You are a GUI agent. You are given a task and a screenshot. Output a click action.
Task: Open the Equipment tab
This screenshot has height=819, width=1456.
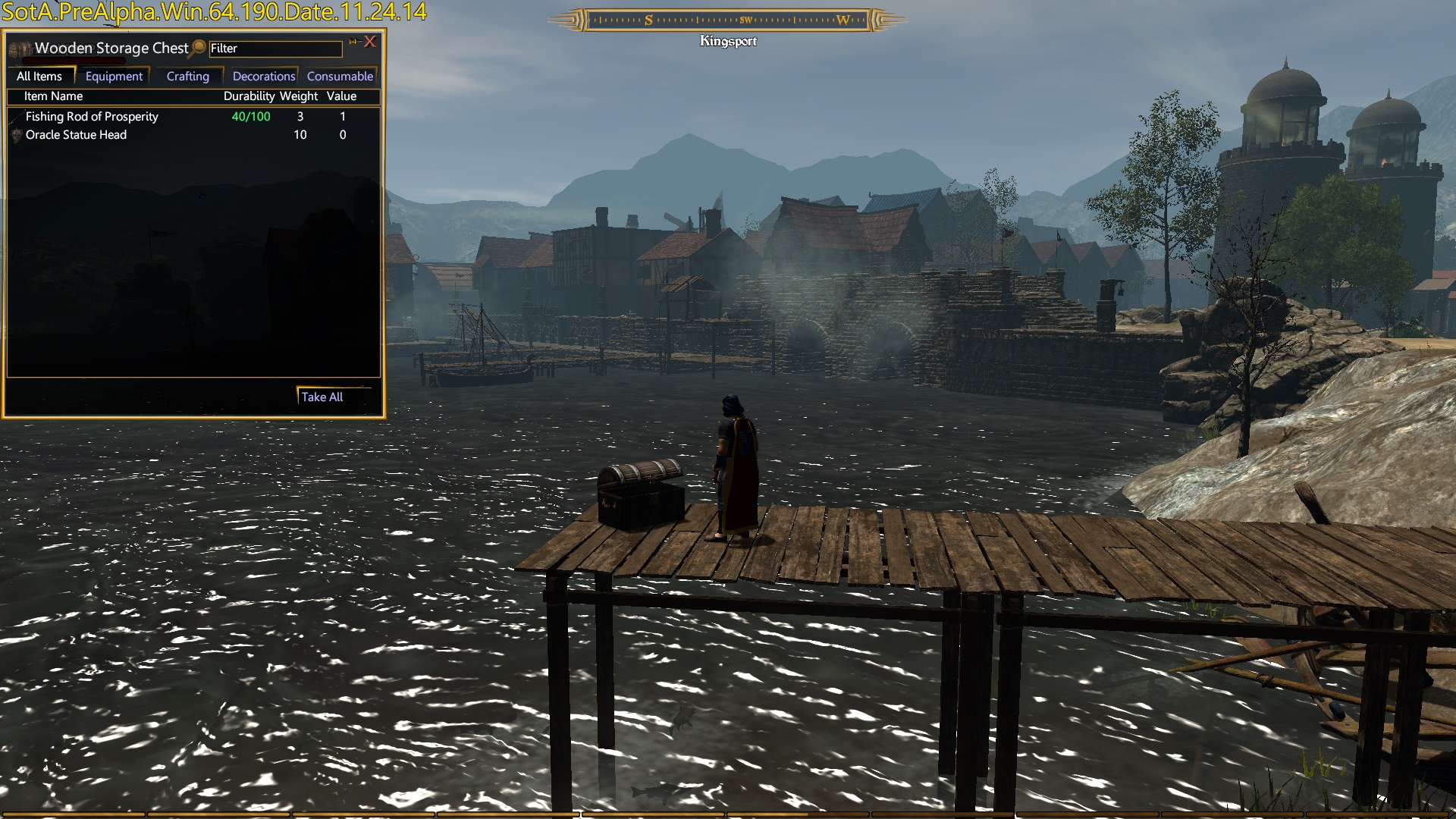114,77
